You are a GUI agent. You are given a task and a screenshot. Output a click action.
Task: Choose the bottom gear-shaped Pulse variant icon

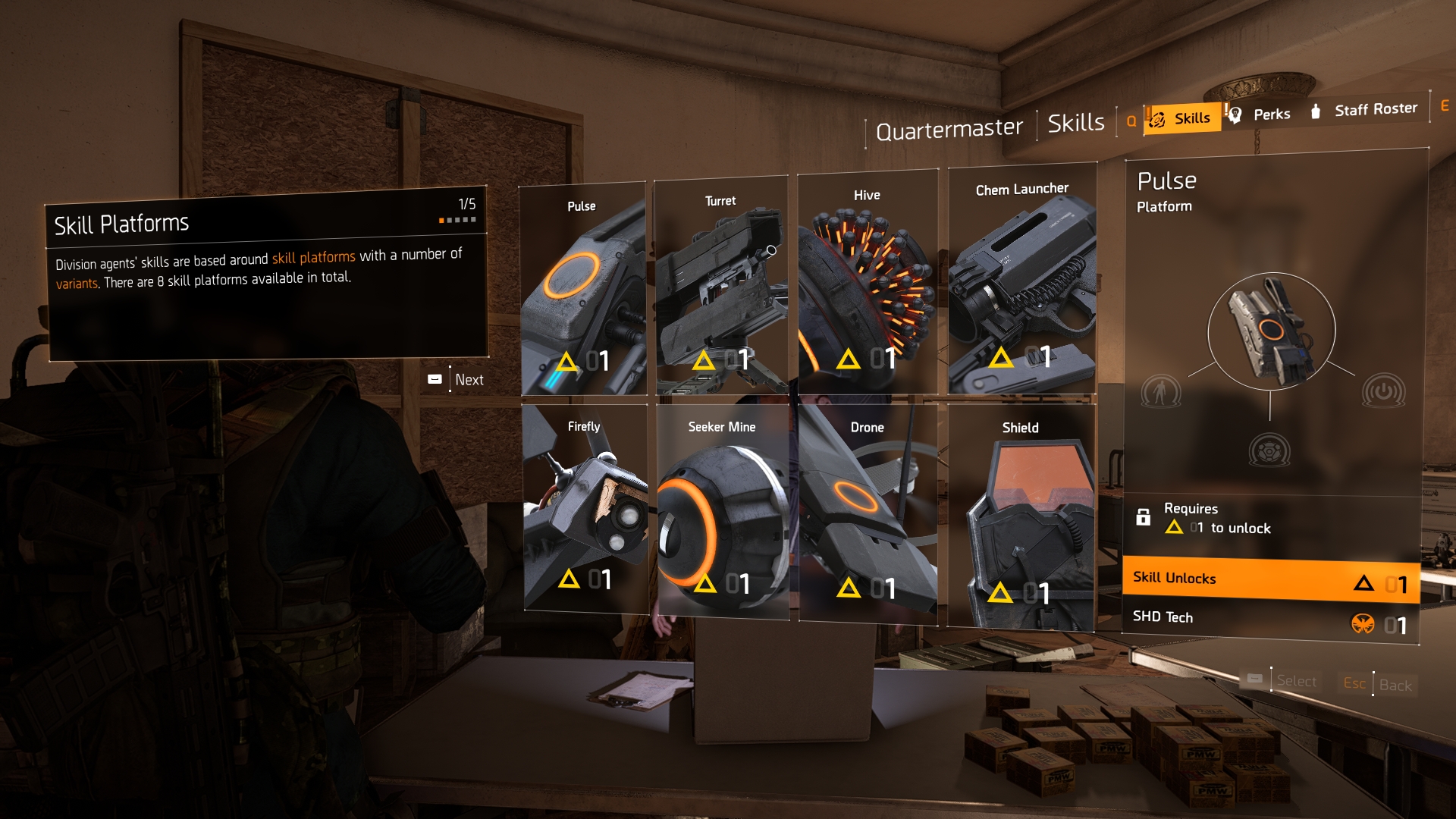point(1269,451)
